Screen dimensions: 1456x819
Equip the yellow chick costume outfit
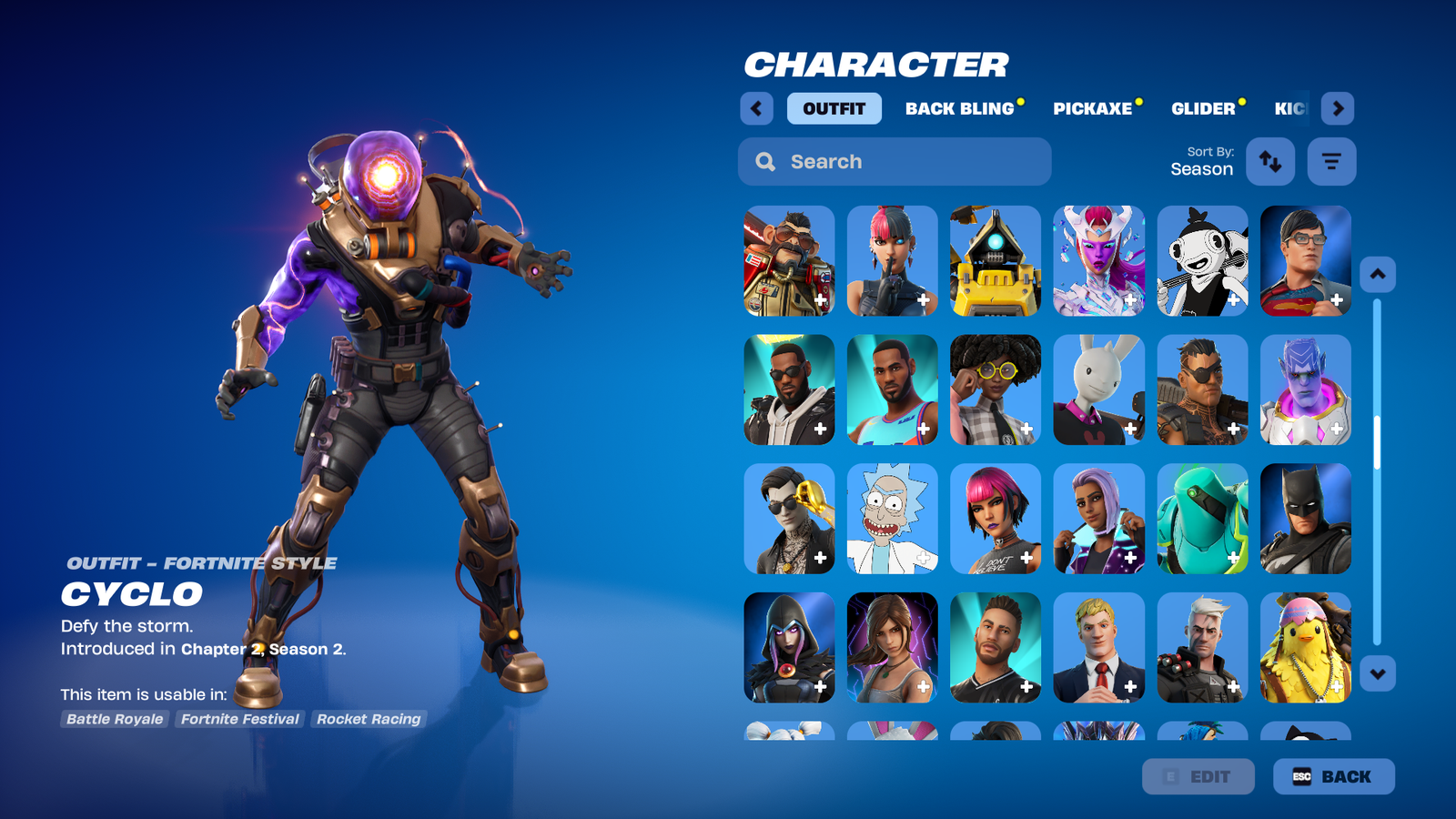click(x=1305, y=648)
